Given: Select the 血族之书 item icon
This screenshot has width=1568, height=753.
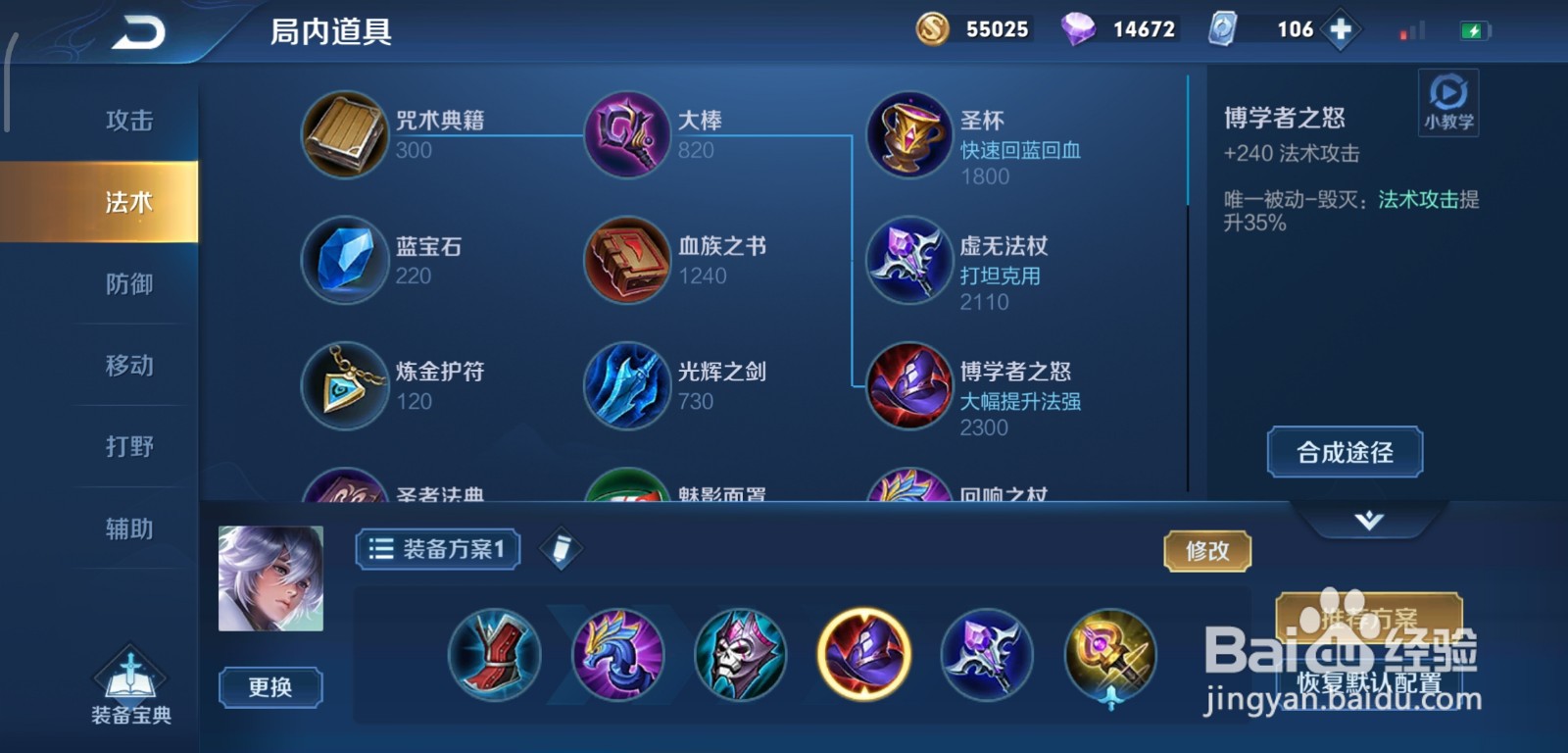Looking at the screenshot, I should click(627, 262).
